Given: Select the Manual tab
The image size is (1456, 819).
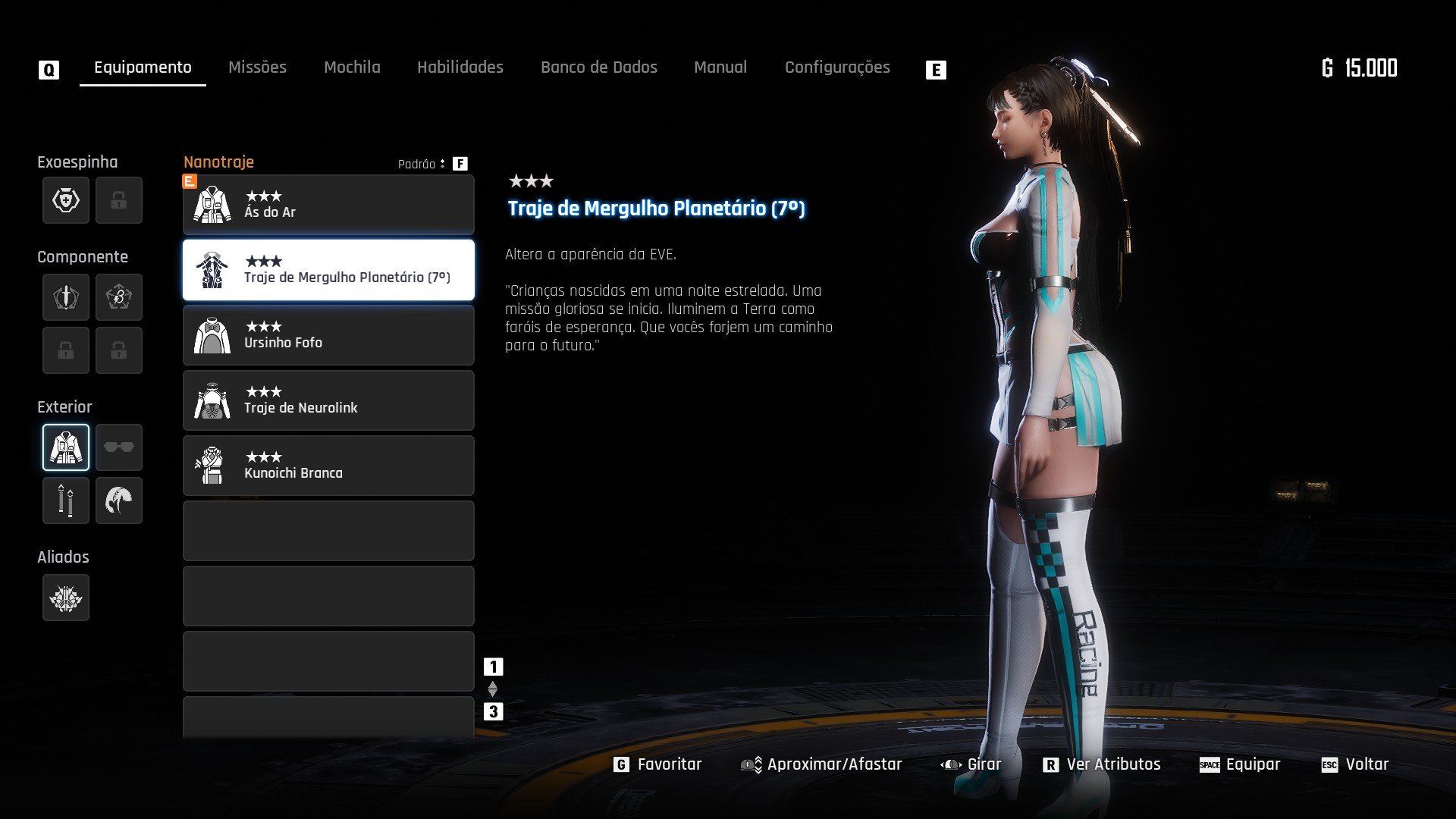Looking at the screenshot, I should click(720, 67).
